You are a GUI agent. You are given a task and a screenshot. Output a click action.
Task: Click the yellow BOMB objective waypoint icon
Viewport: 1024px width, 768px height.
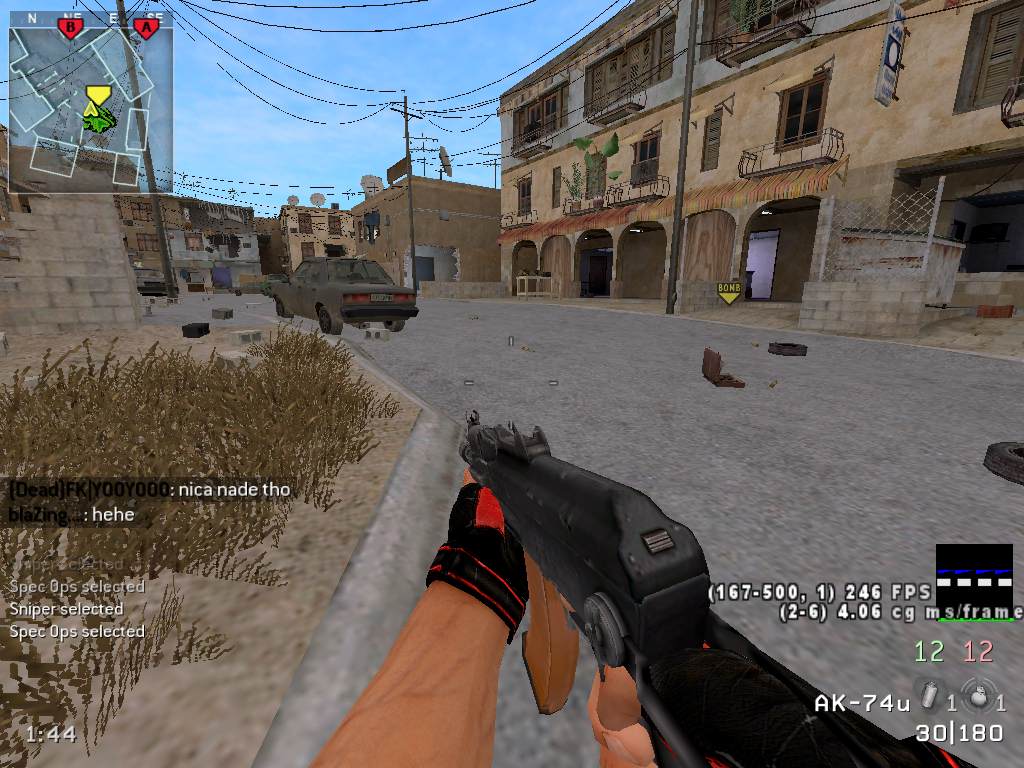(729, 292)
